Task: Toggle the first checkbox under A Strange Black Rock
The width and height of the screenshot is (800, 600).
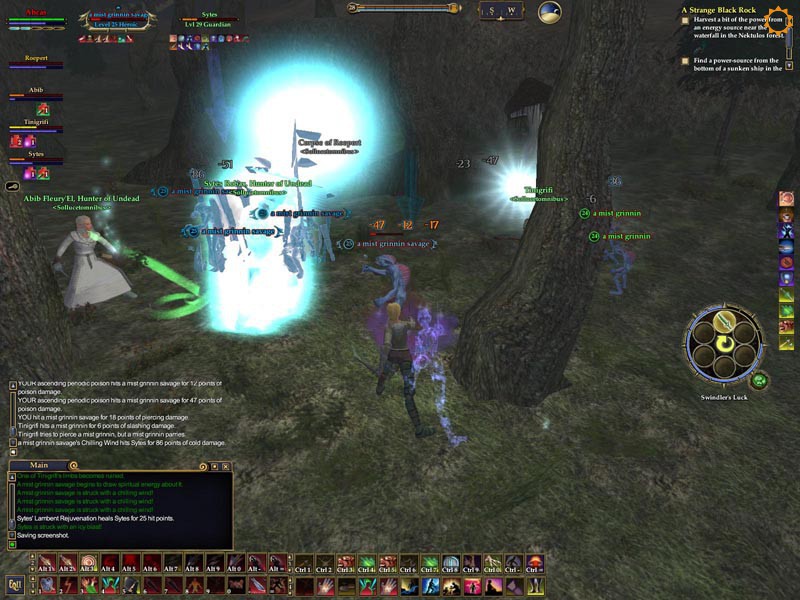Action: click(685, 19)
